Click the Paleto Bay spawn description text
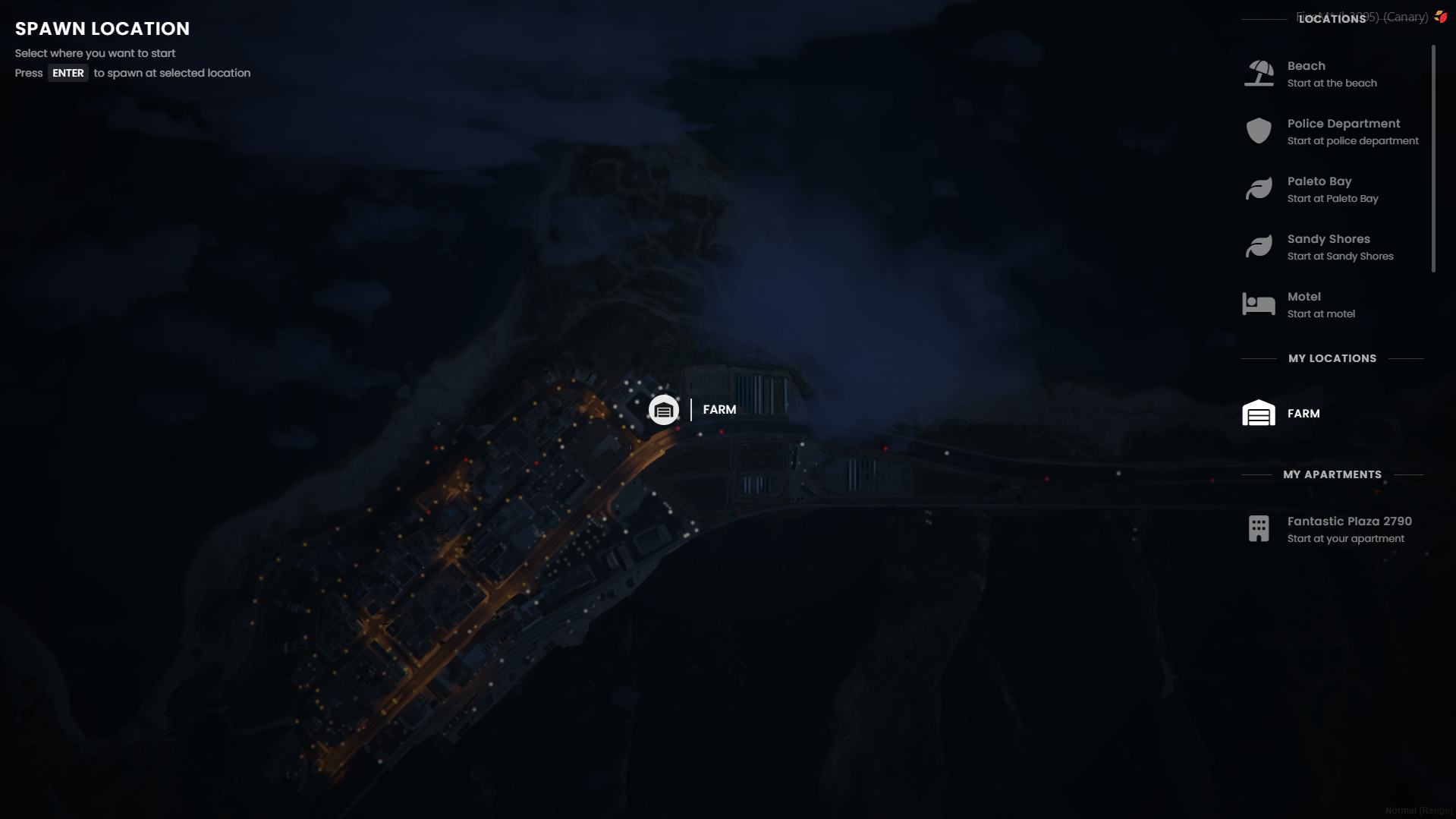1456x819 pixels. coord(1332,198)
